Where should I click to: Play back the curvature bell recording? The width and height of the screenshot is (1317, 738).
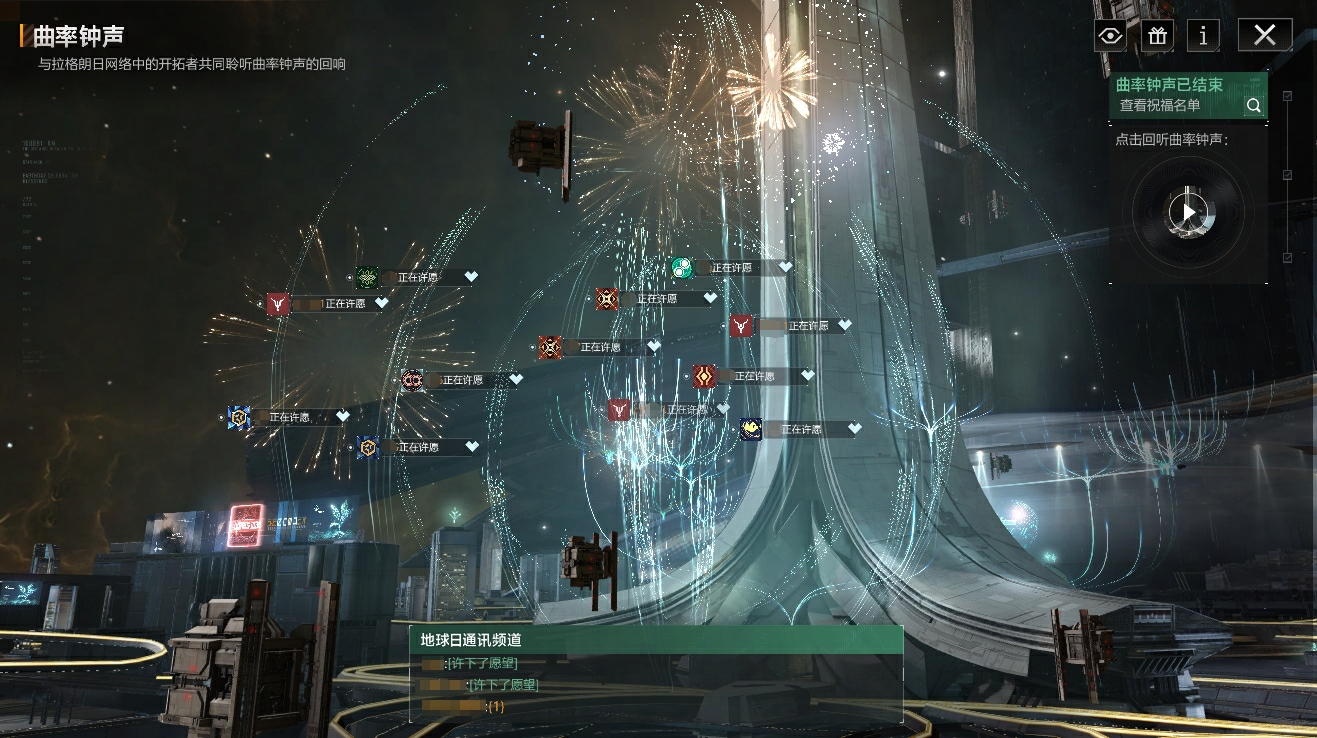coord(1188,212)
